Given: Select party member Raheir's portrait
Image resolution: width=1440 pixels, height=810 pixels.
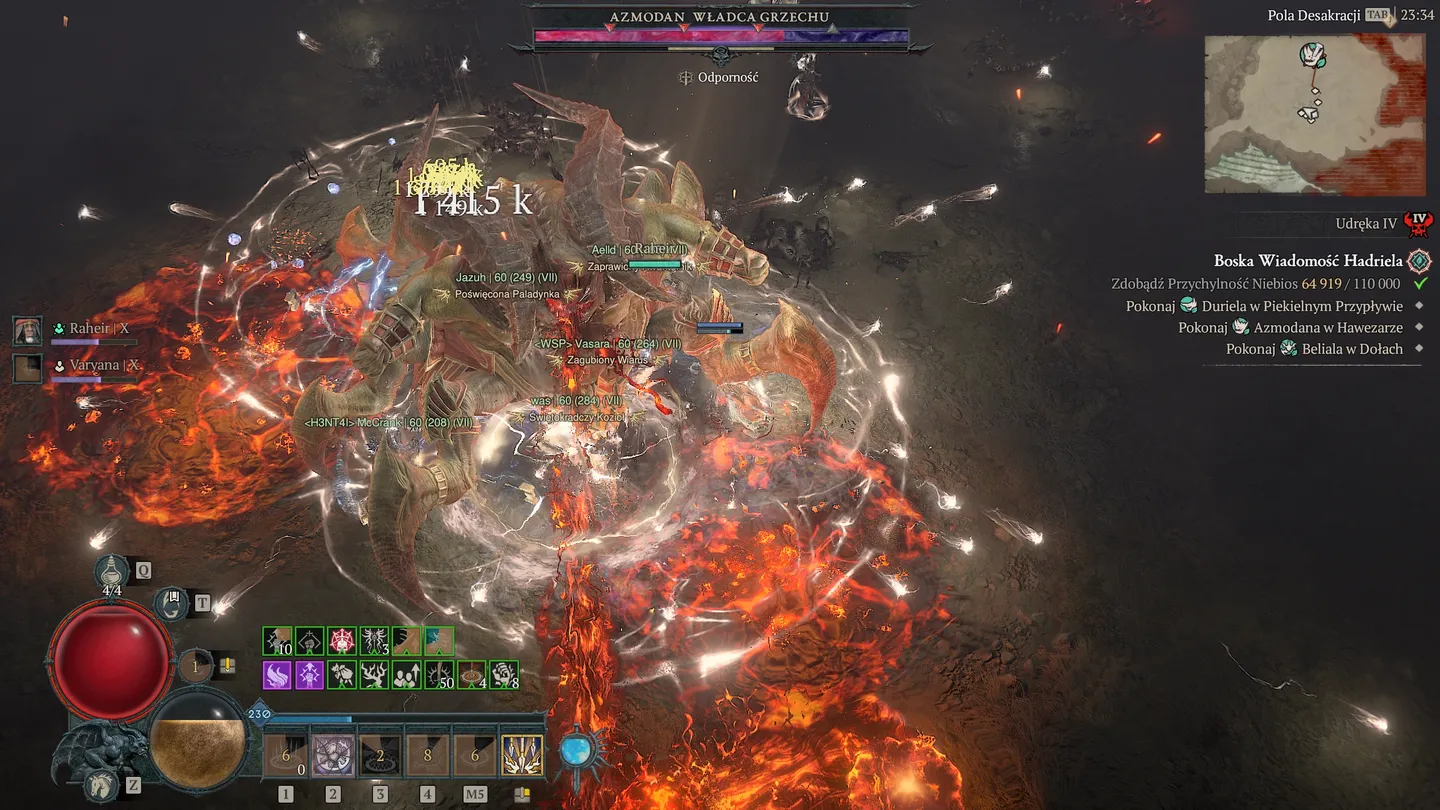Looking at the screenshot, I should 27,330.
